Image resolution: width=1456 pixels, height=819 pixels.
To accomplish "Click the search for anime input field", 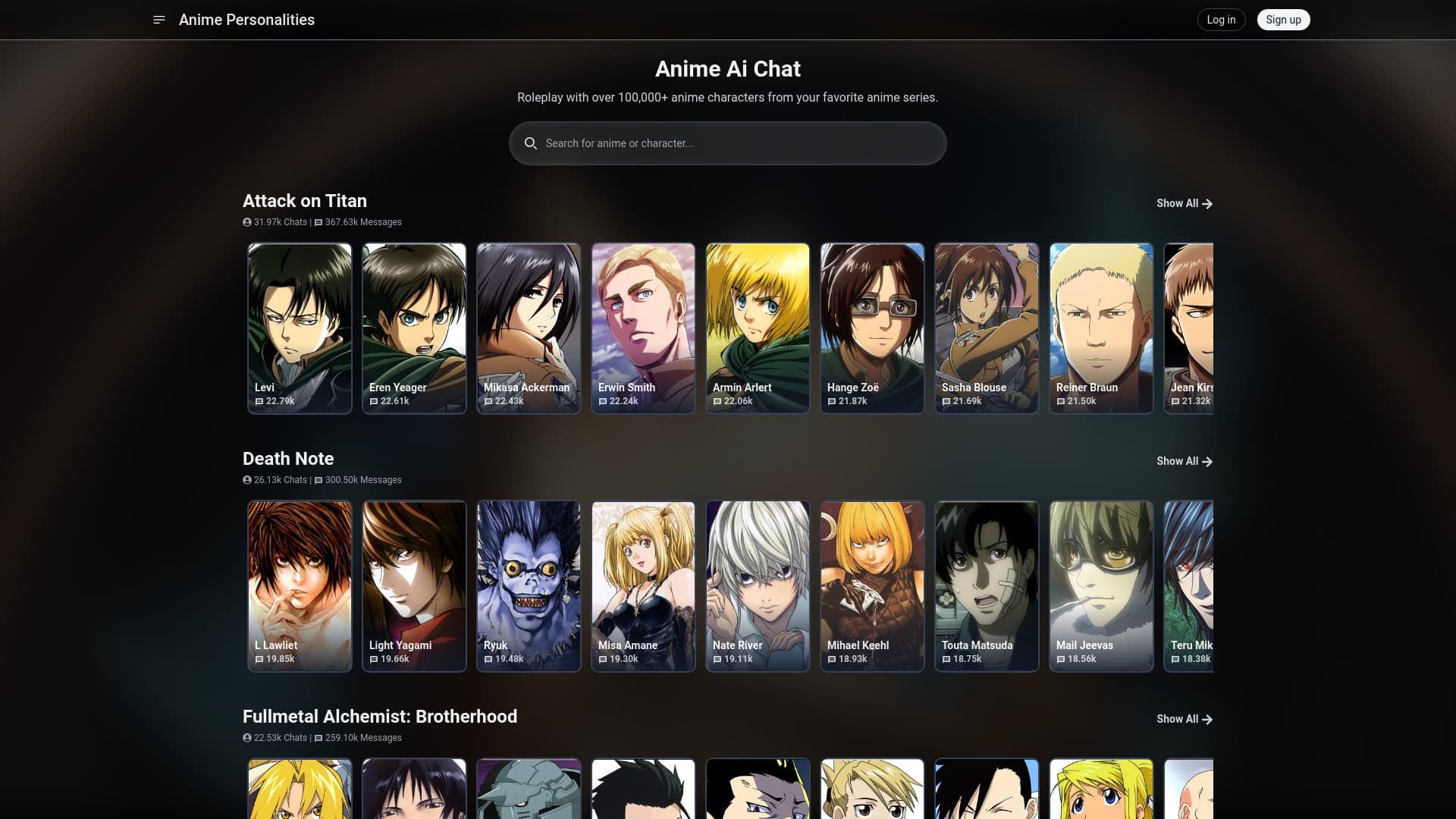I will (x=727, y=143).
